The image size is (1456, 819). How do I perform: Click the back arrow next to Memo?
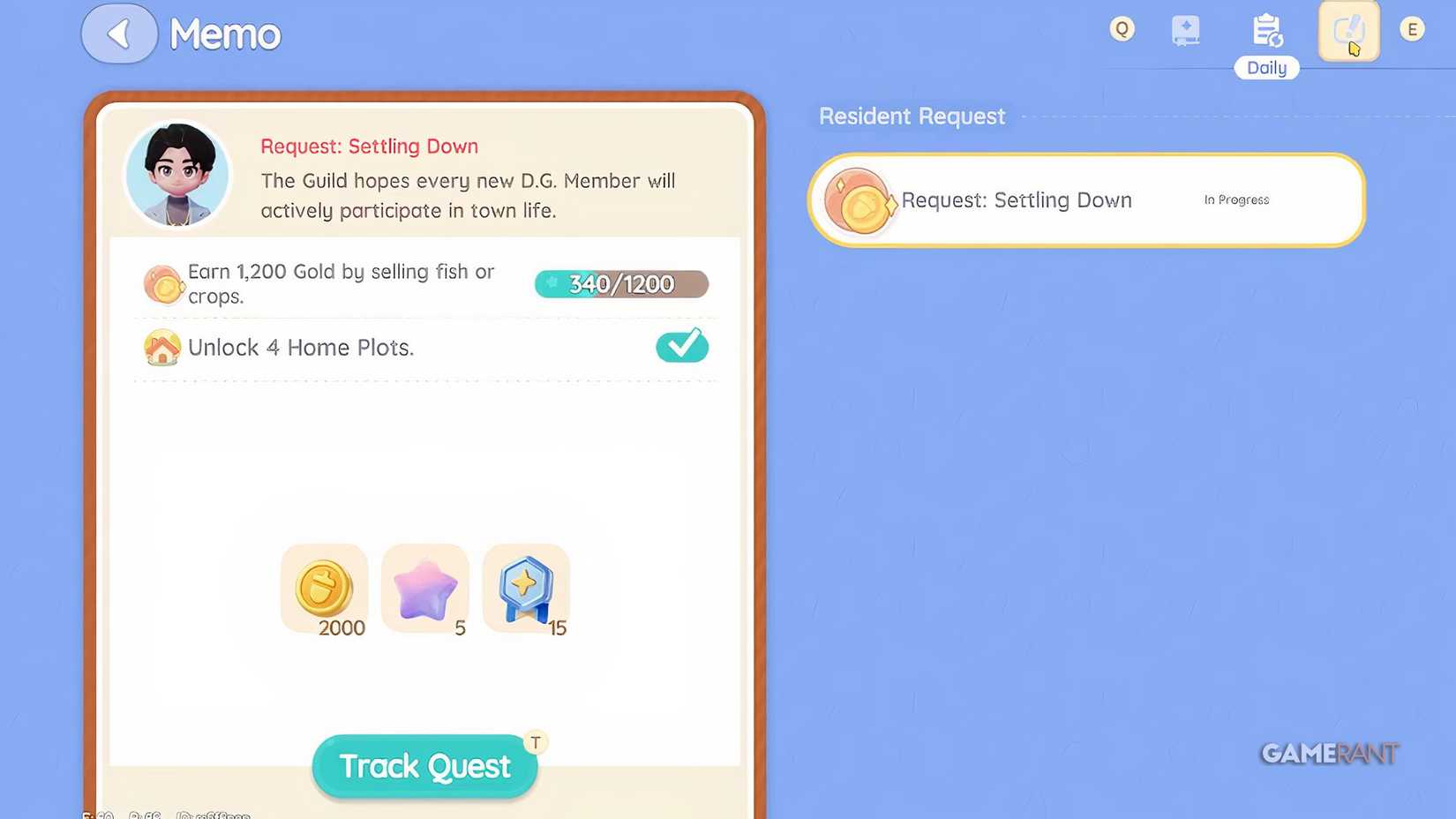coord(119,33)
